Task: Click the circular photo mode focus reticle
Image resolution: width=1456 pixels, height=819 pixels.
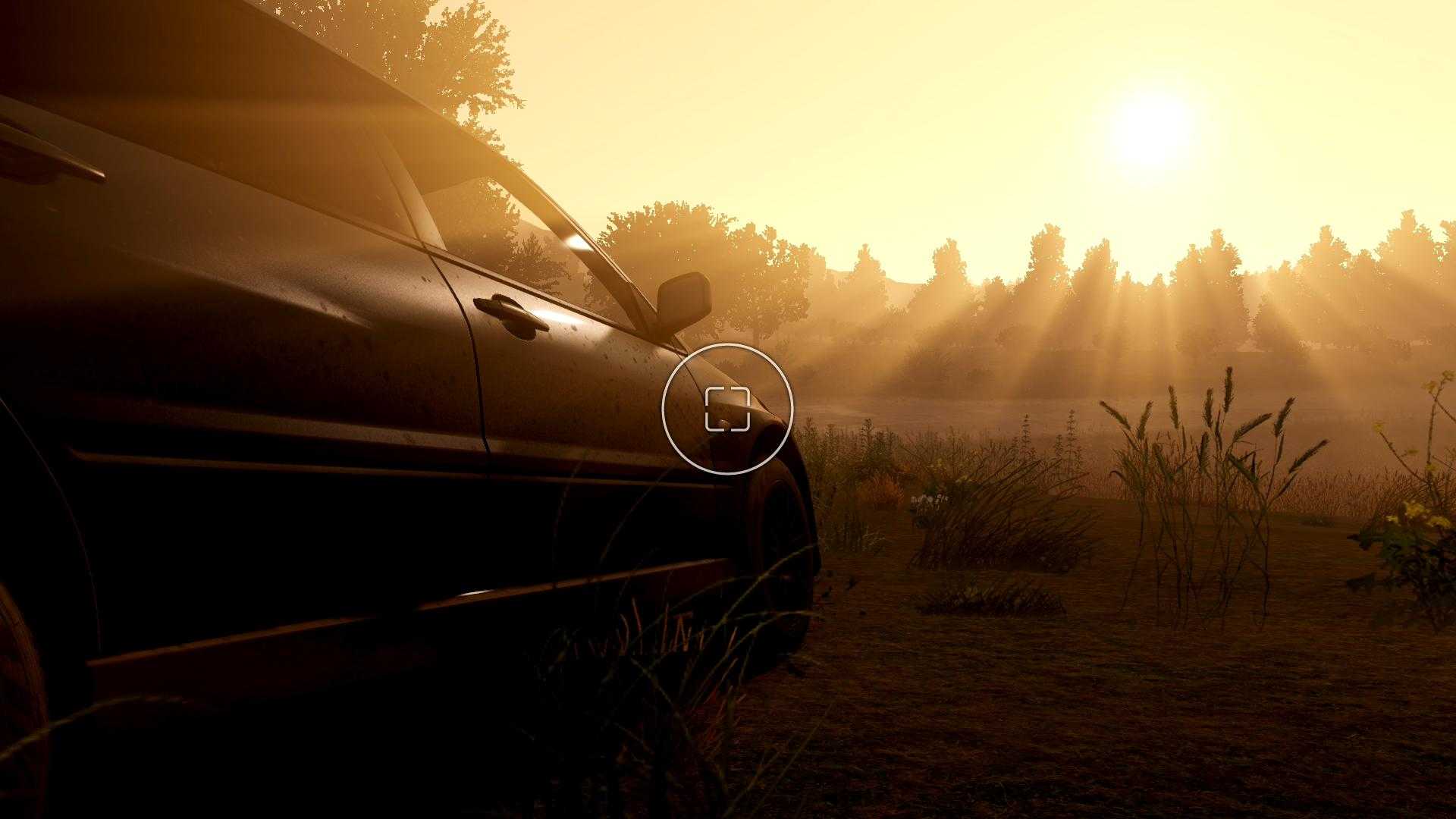Action: point(727,409)
